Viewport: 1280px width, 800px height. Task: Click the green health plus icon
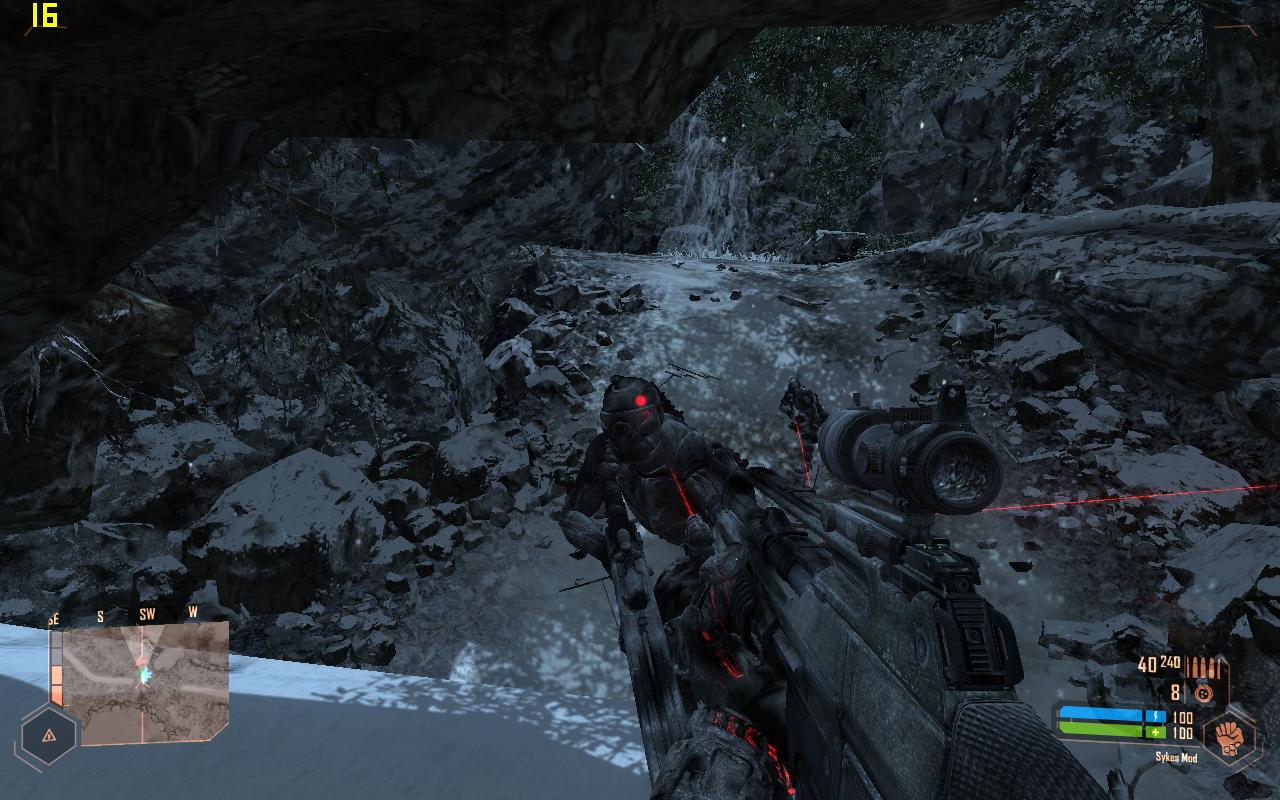pos(1155,732)
